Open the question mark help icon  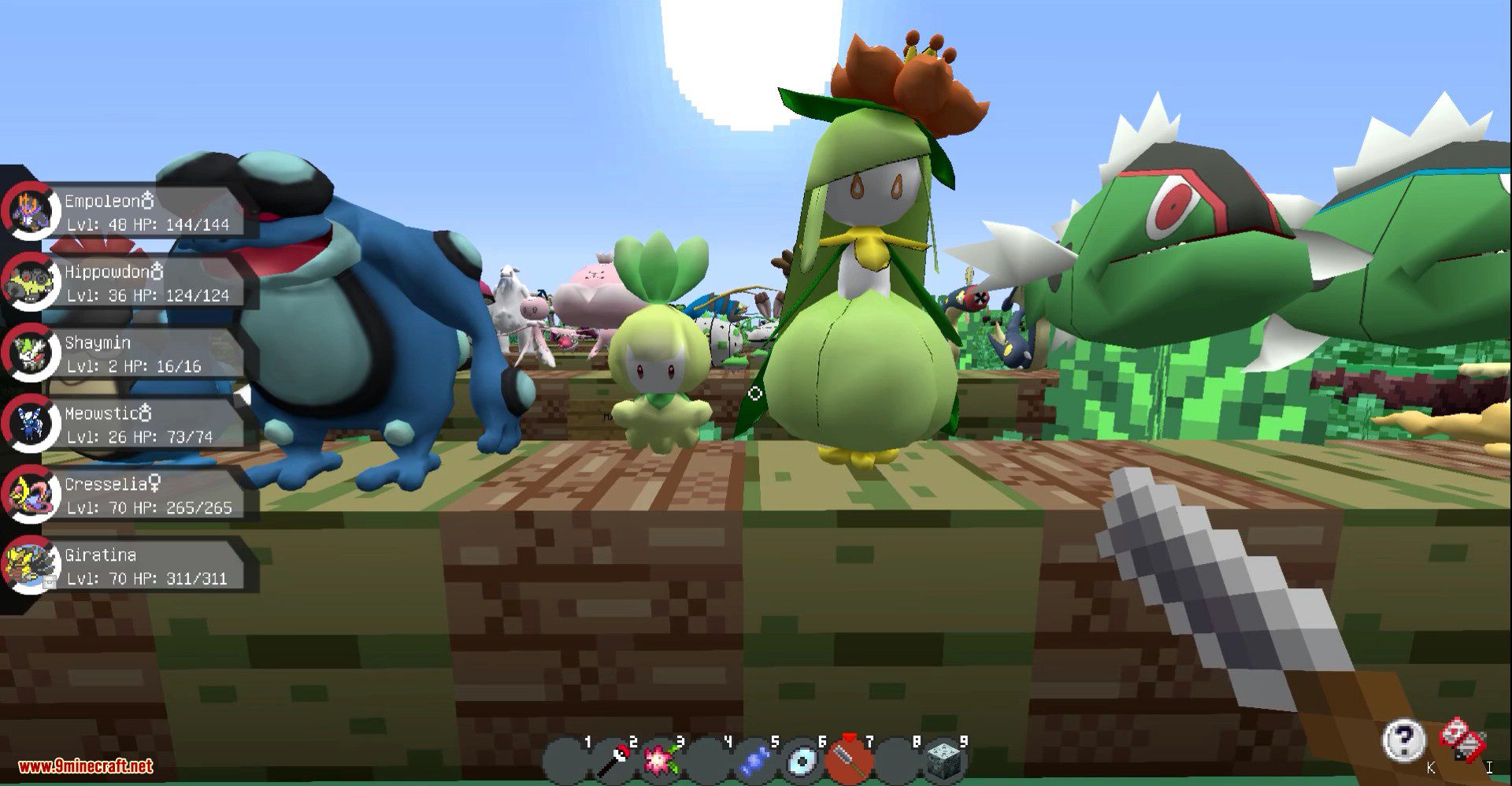click(1403, 740)
